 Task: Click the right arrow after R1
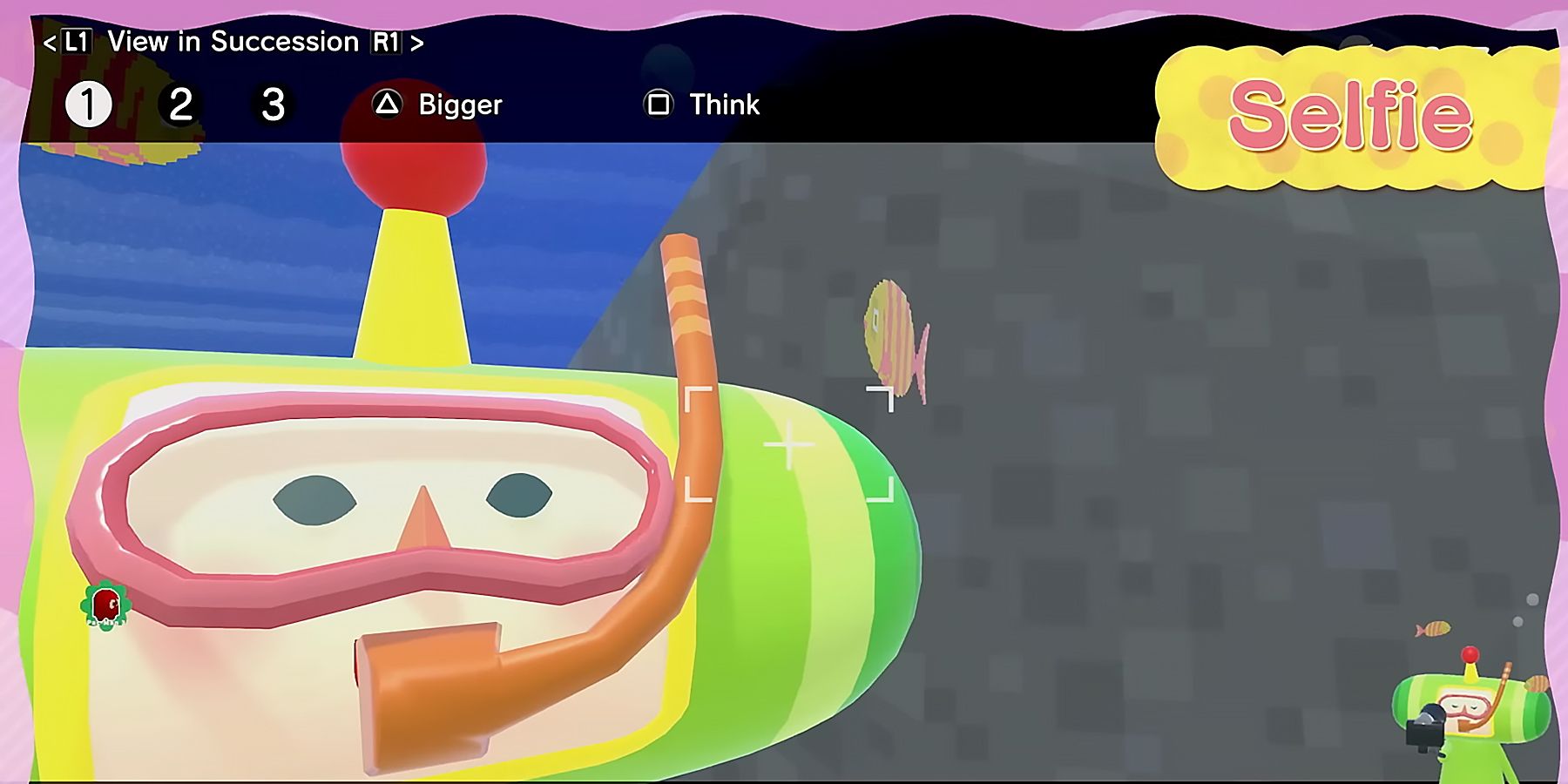[x=416, y=40]
